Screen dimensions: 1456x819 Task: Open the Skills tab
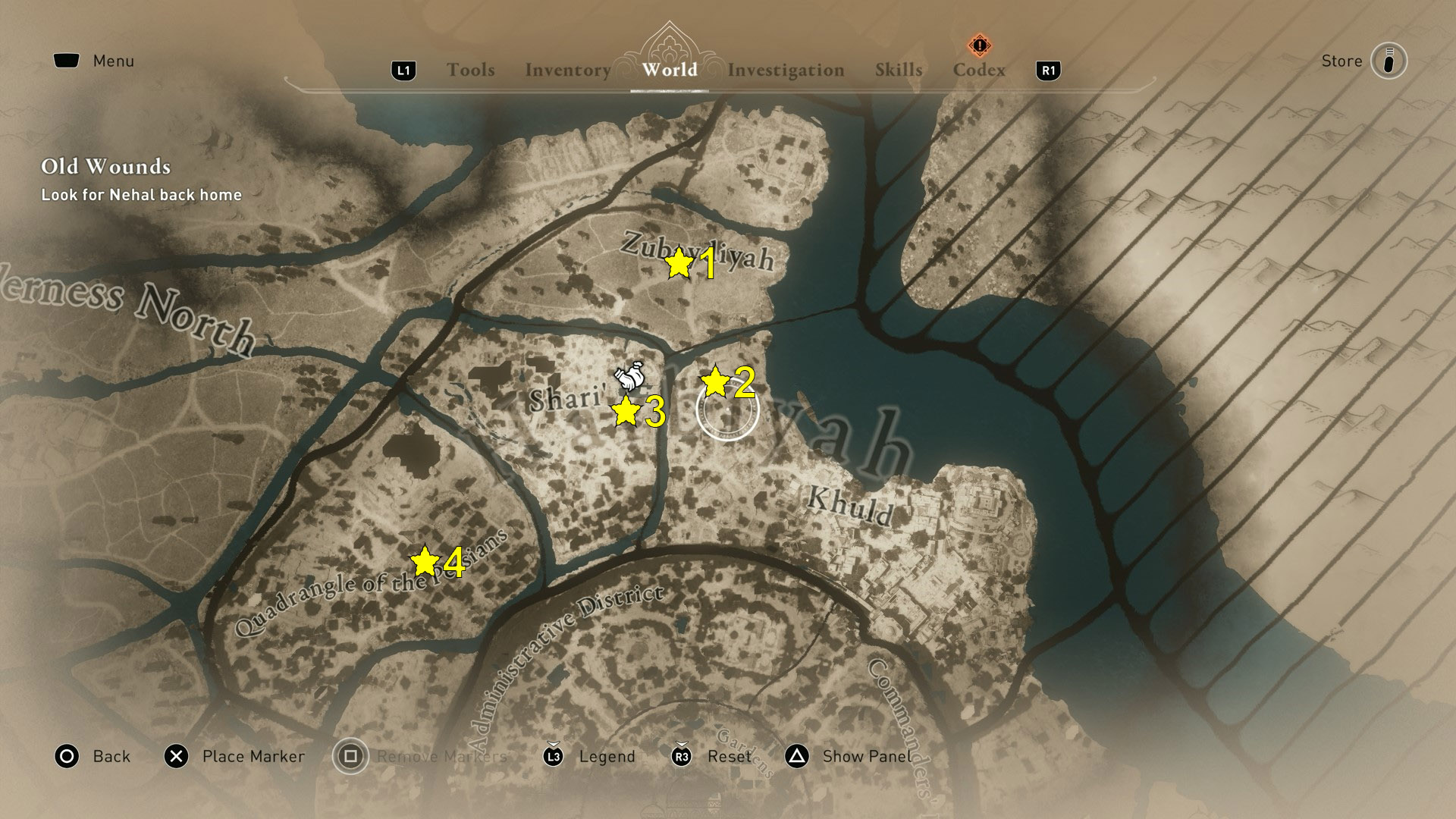[899, 70]
